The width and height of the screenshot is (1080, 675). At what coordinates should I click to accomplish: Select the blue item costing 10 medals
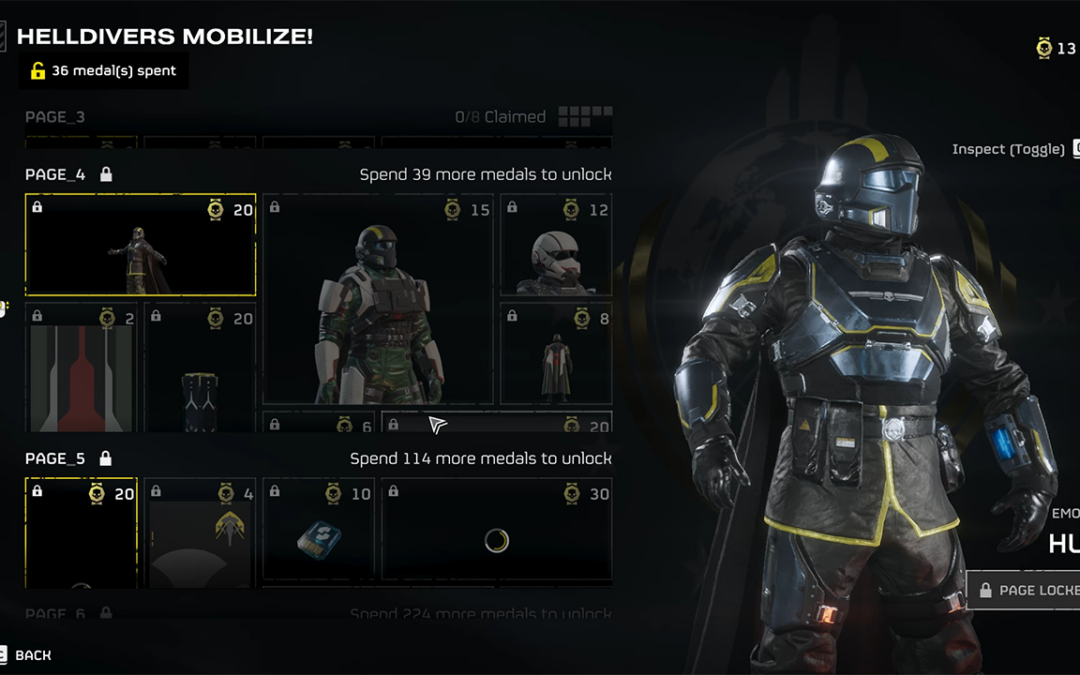point(318,533)
